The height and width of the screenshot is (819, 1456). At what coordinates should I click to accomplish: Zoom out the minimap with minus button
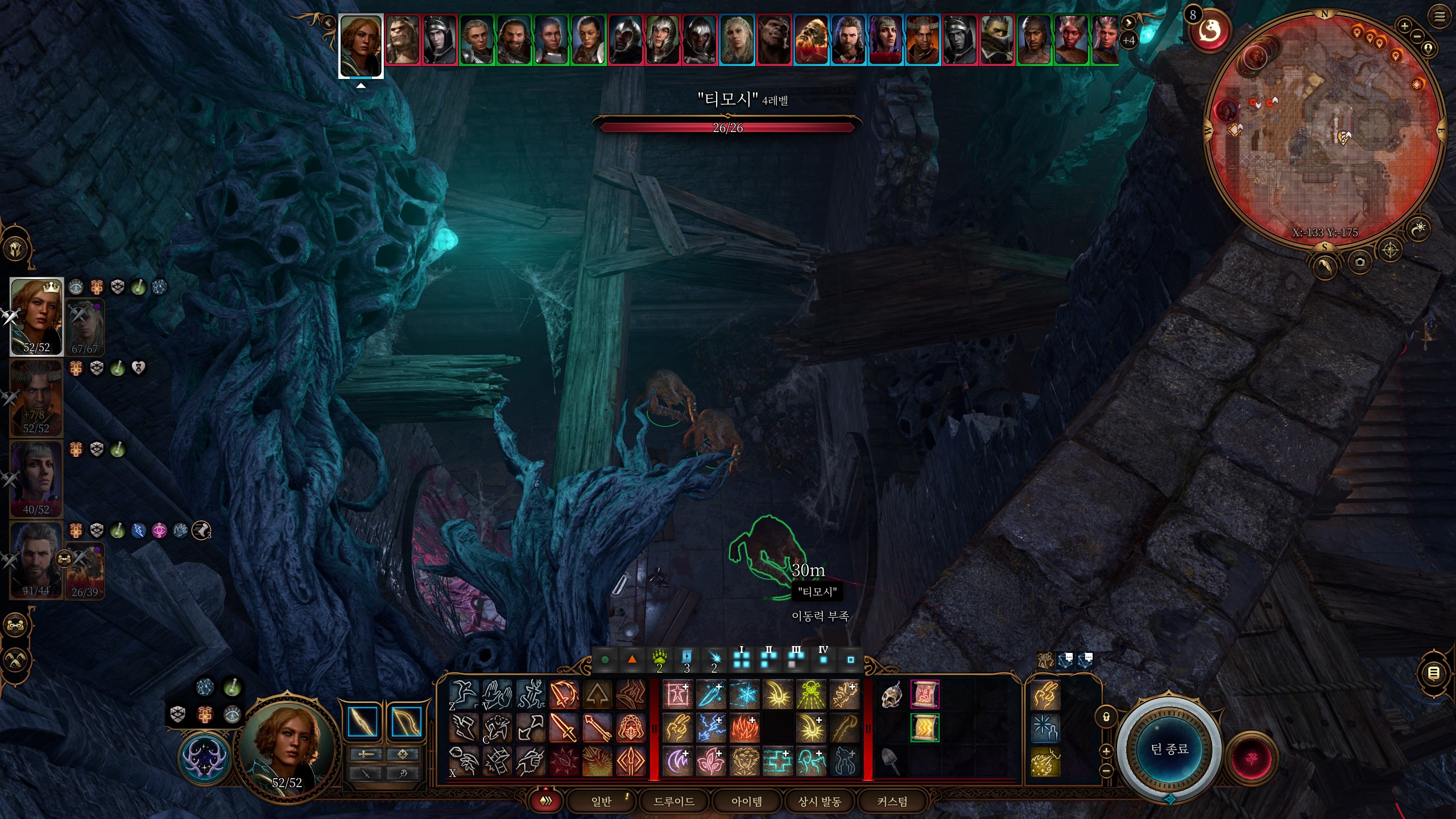click(1417, 36)
